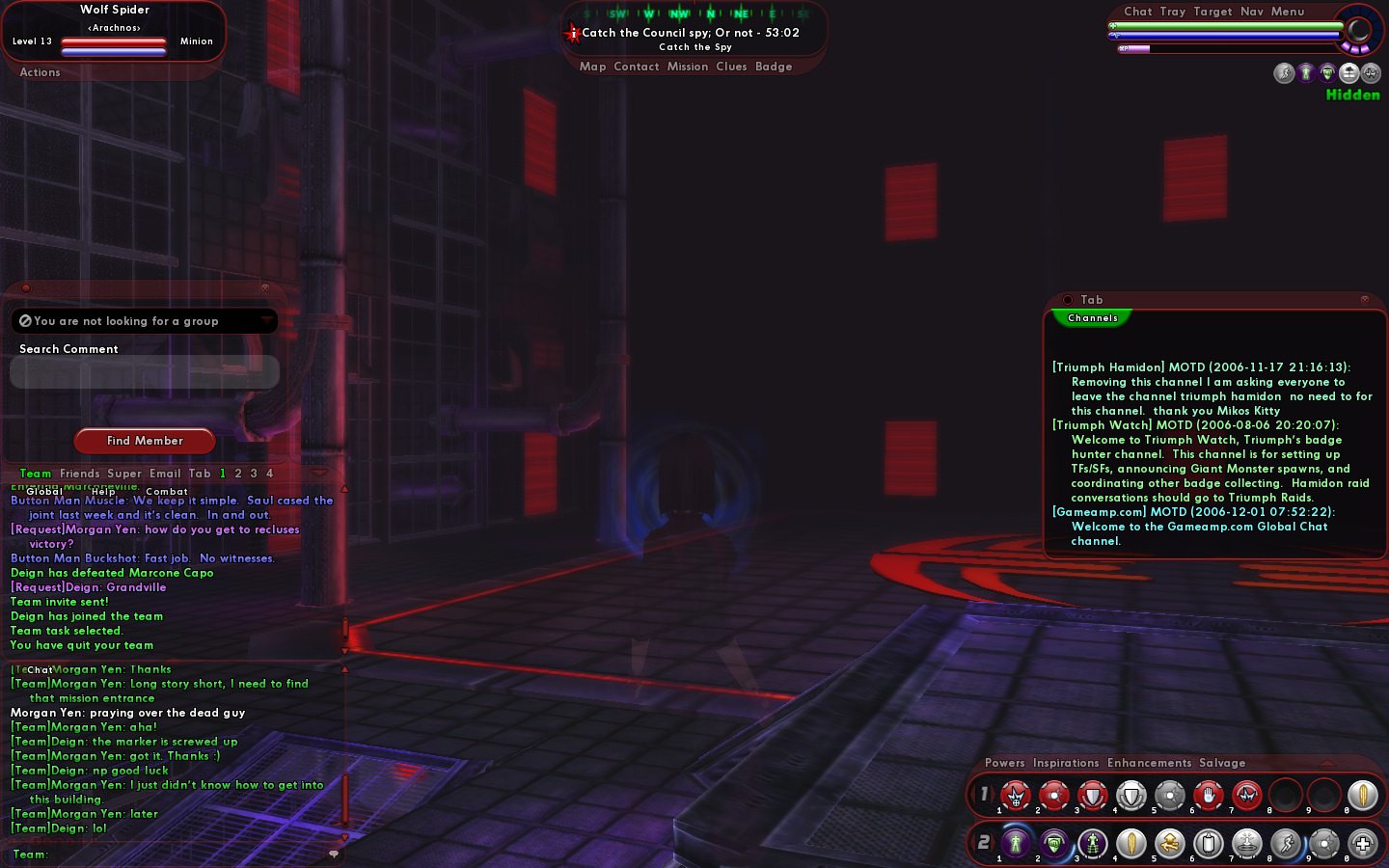Open the Inspirations window
This screenshot has height=868, width=1389.
1065,763
